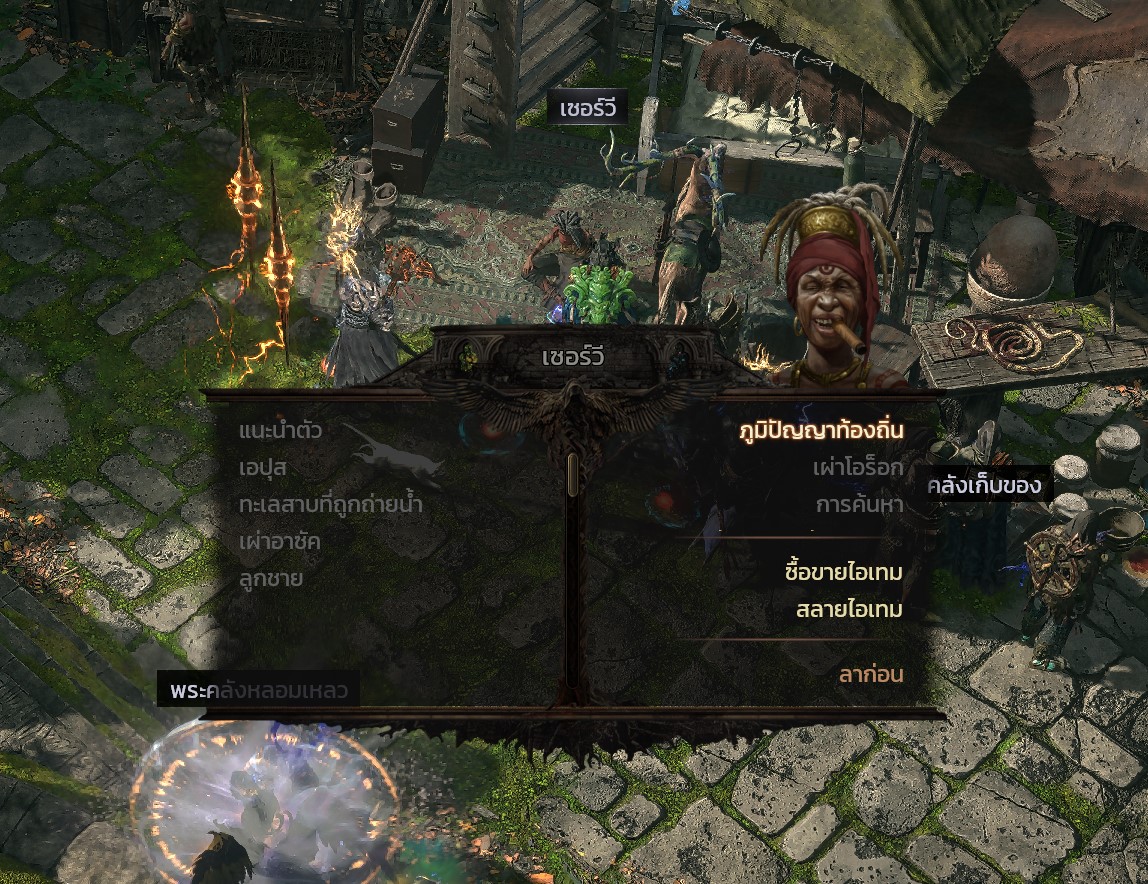This screenshot has height=884, width=1148.
Task: Ask about เผ่าโอร็อก
Action: pos(858,468)
